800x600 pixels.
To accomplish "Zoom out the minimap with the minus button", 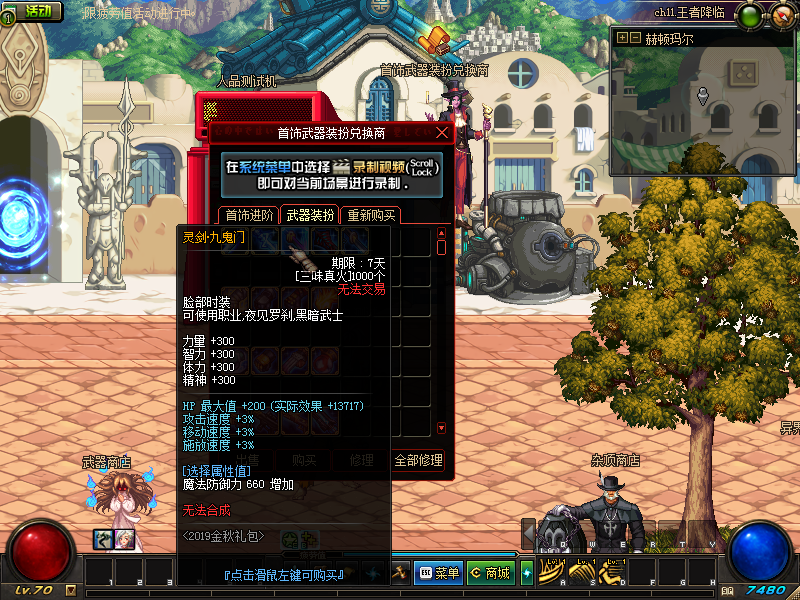I will [634, 39].
